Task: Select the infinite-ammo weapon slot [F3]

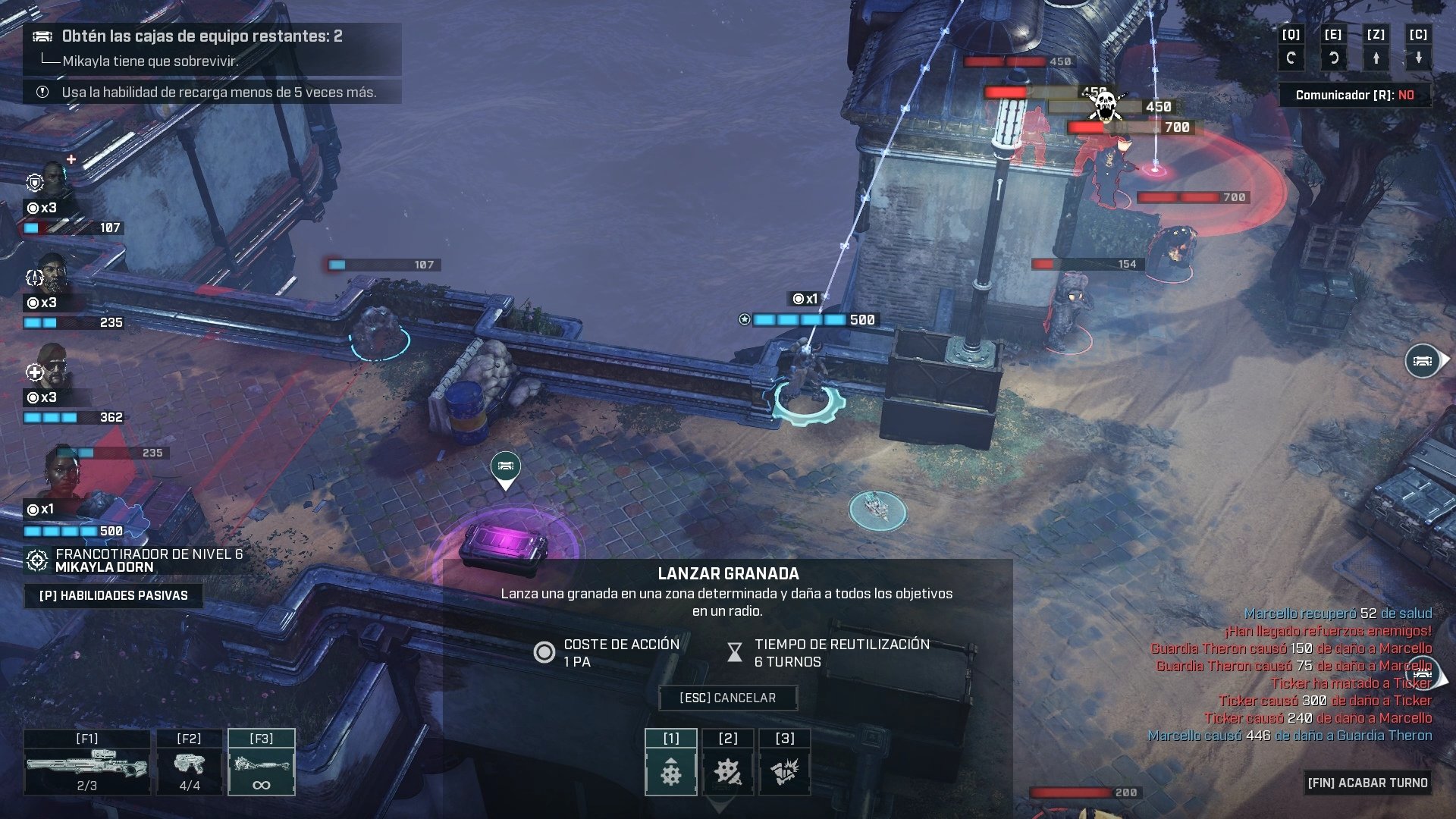Action: pyautogui.click(x=261, y=764)
